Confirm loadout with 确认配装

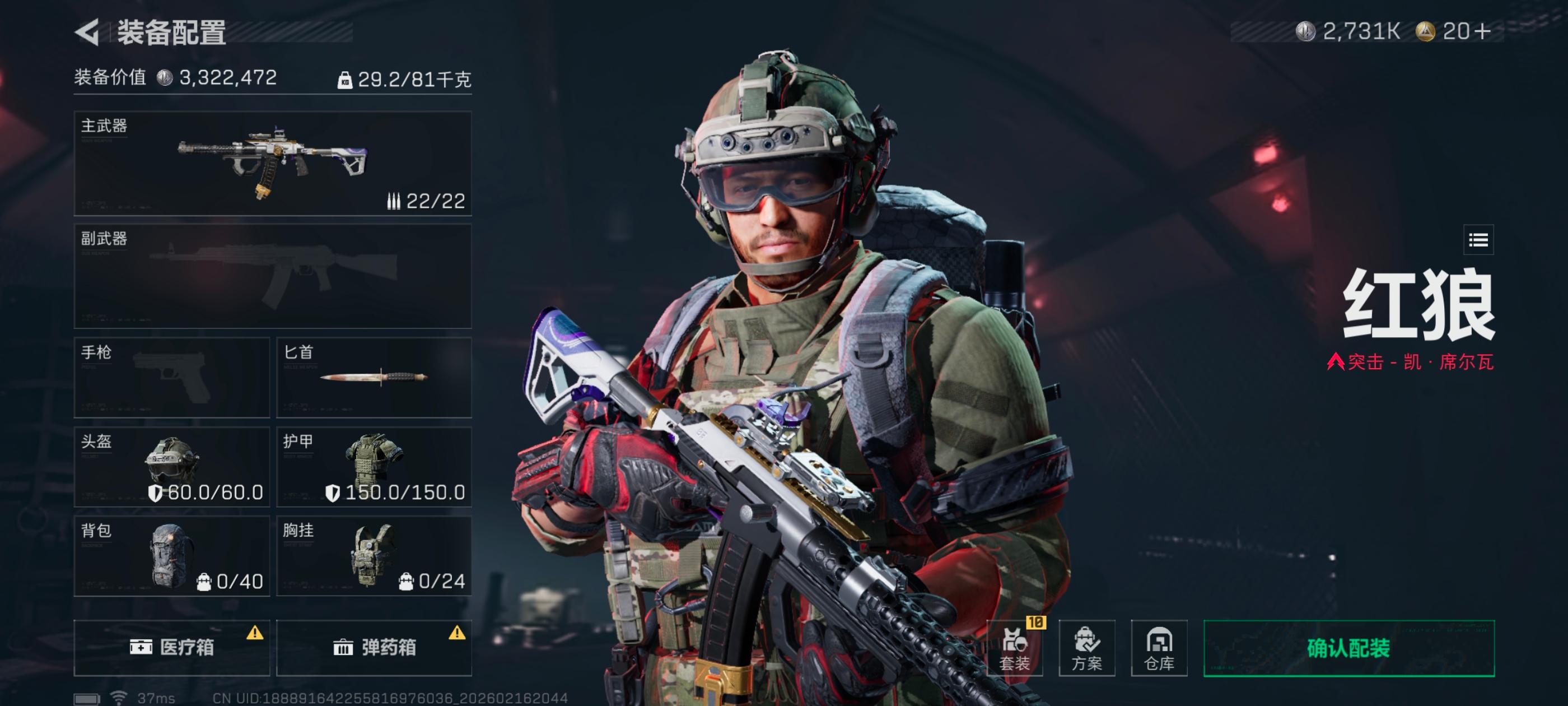pyautogui.click(x=1349, y=648)
